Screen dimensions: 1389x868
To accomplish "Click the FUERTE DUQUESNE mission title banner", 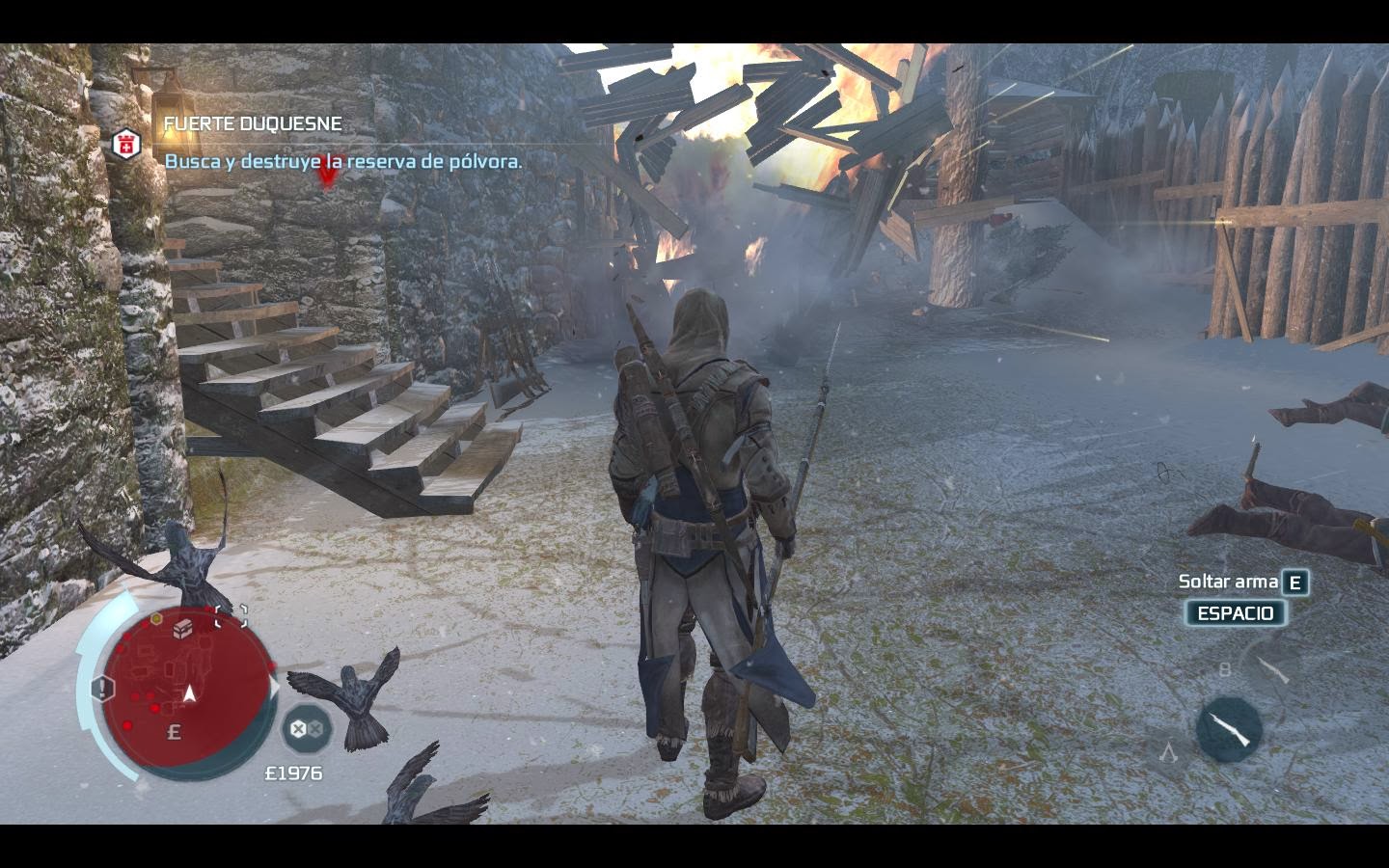I will tap(254, 123).
